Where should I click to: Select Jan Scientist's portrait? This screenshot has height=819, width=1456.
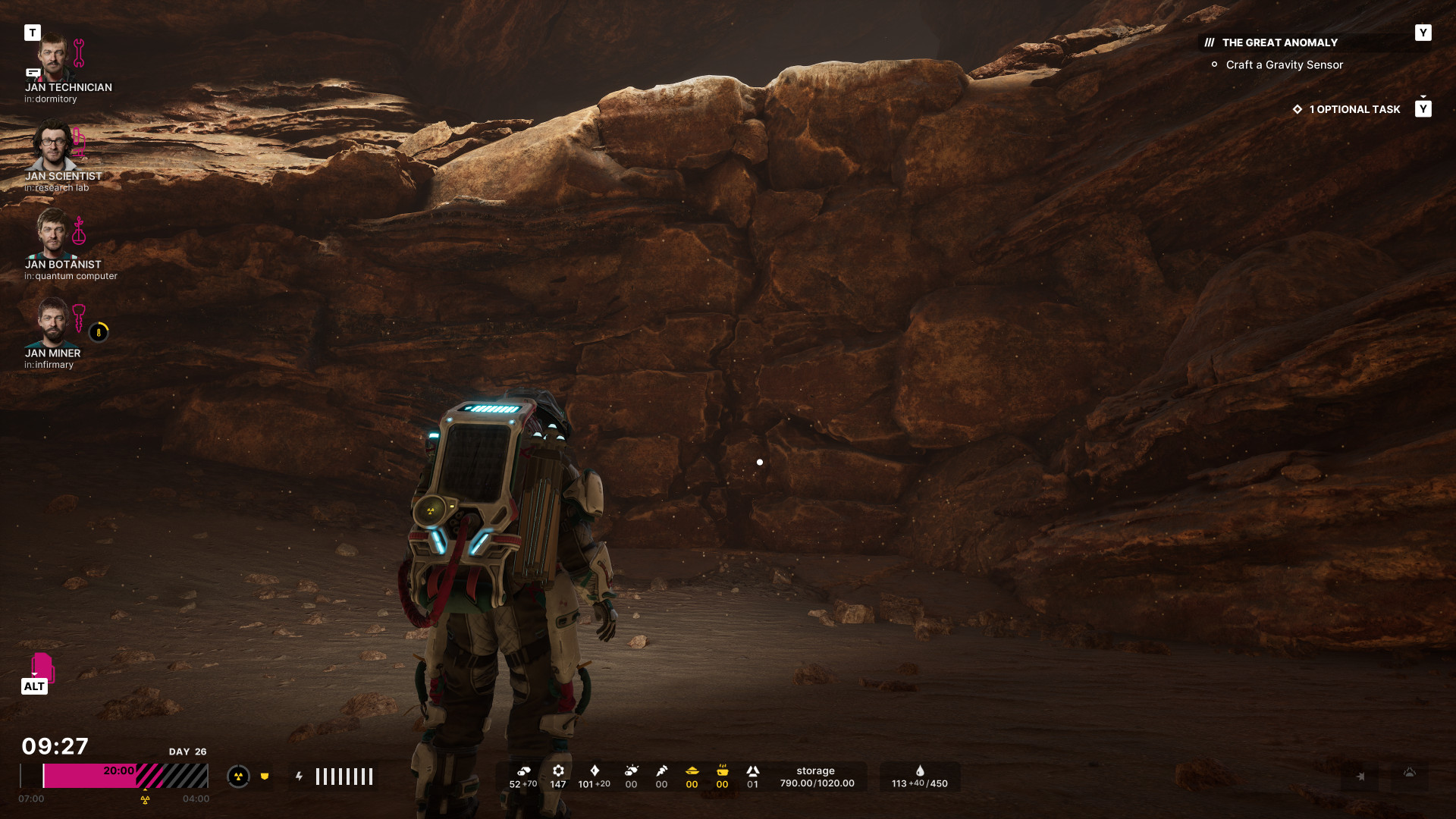(53, 146)
